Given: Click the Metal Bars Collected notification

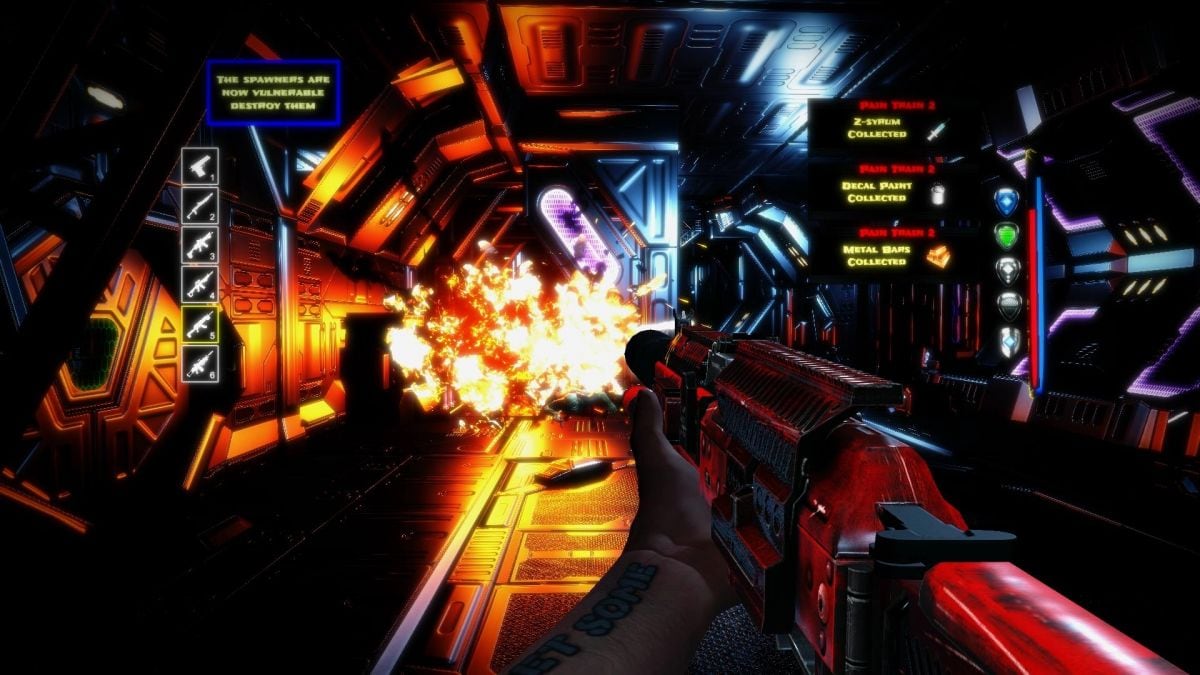Looking at the screenshot, I should pyautogui.click(x=878, y=251).
